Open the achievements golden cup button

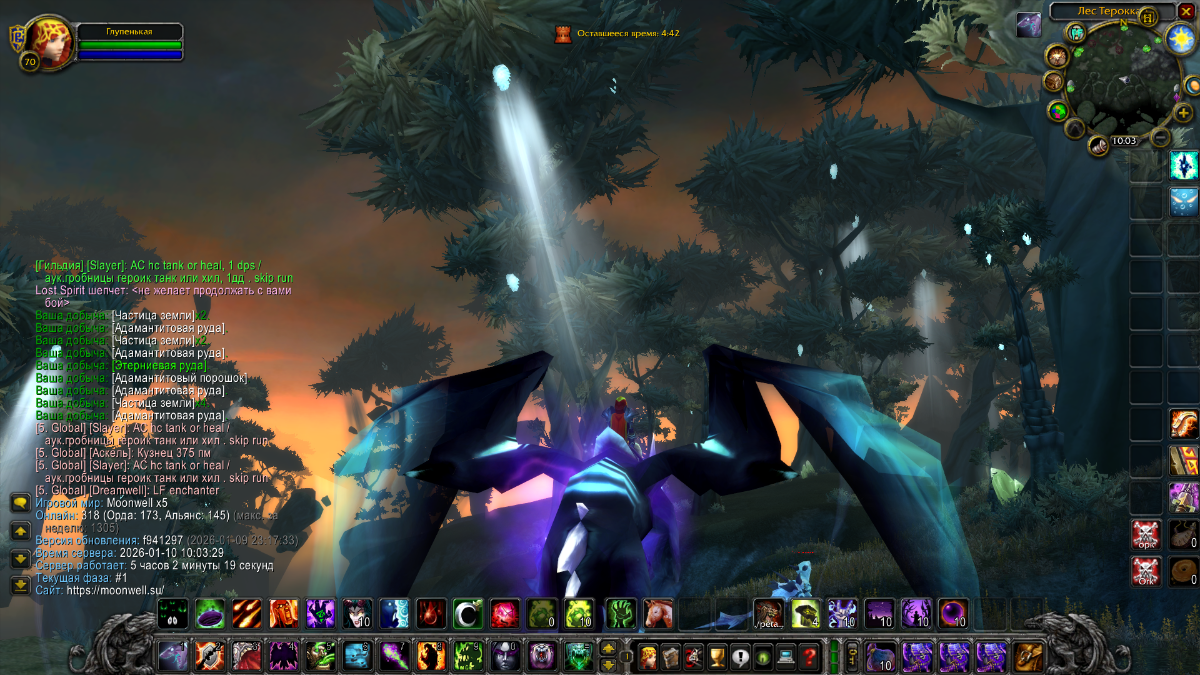[x=717, y=657]
